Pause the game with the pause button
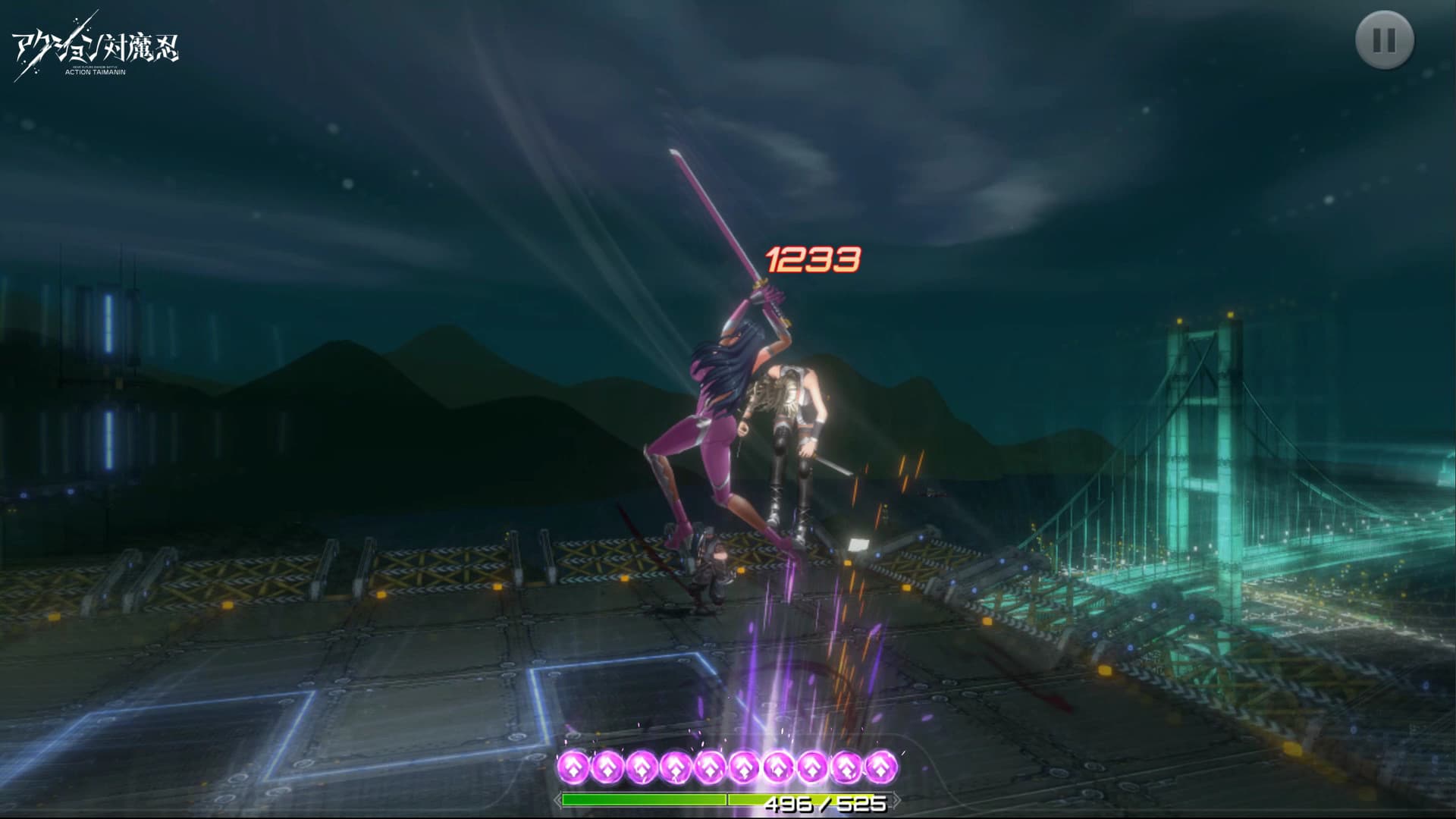The width and height of the screenshot is (1456, 819). 1384,40
